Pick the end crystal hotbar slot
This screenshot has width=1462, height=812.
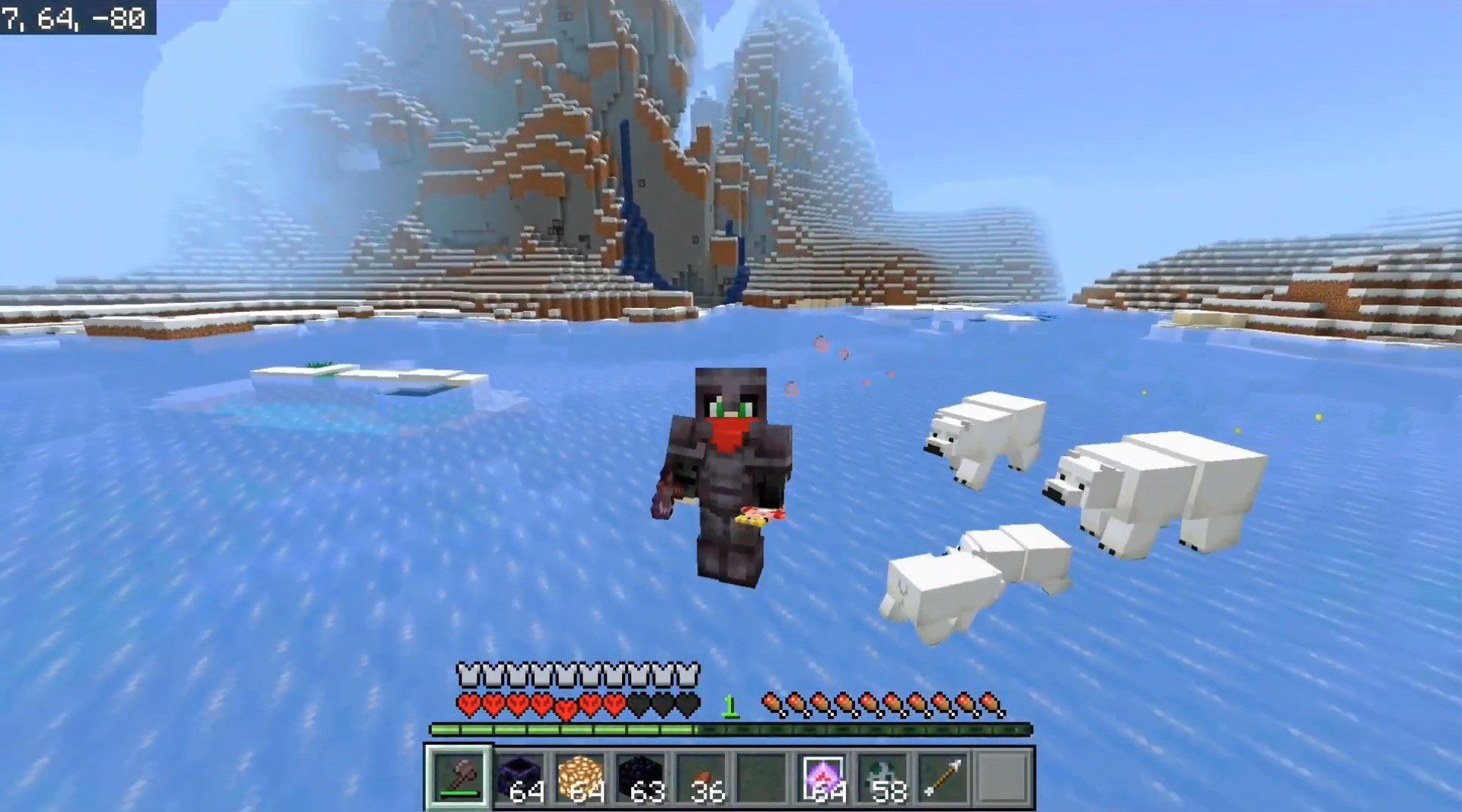click(x=823, y=778)
